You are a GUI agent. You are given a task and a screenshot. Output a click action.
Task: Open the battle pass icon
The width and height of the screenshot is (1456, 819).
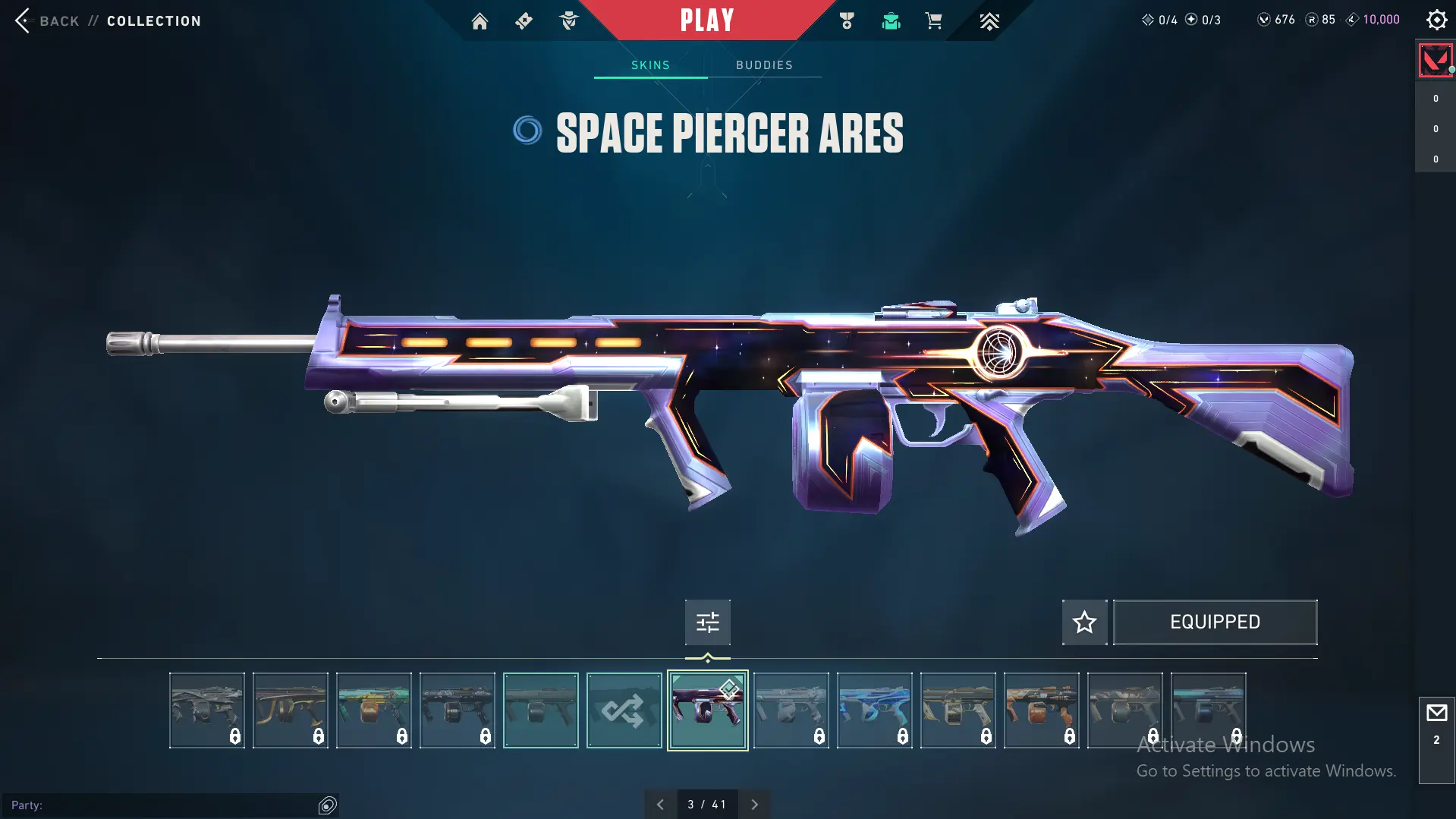[524, 21]
